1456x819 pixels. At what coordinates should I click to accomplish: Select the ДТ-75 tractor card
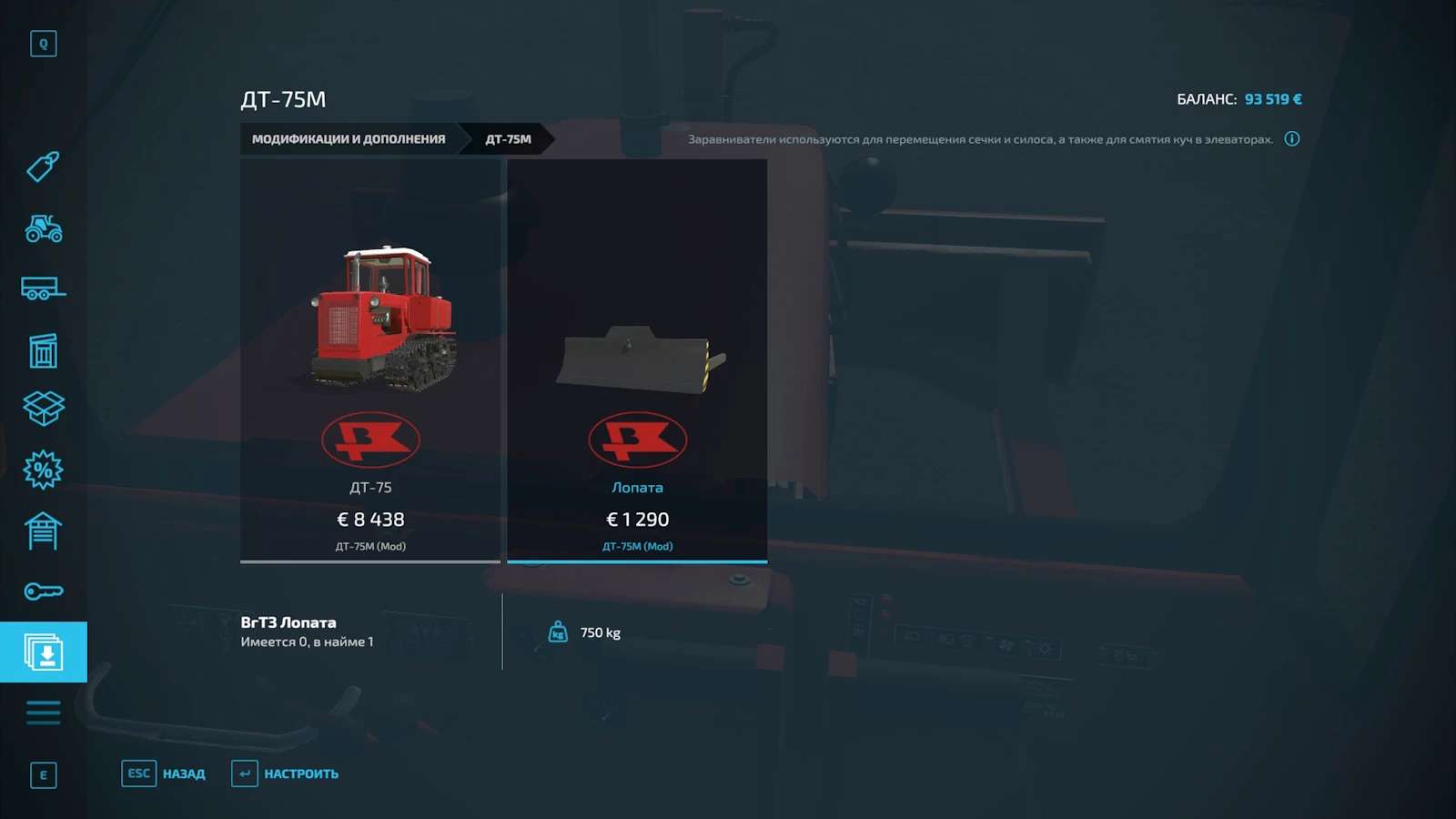(x=370, y=360)
